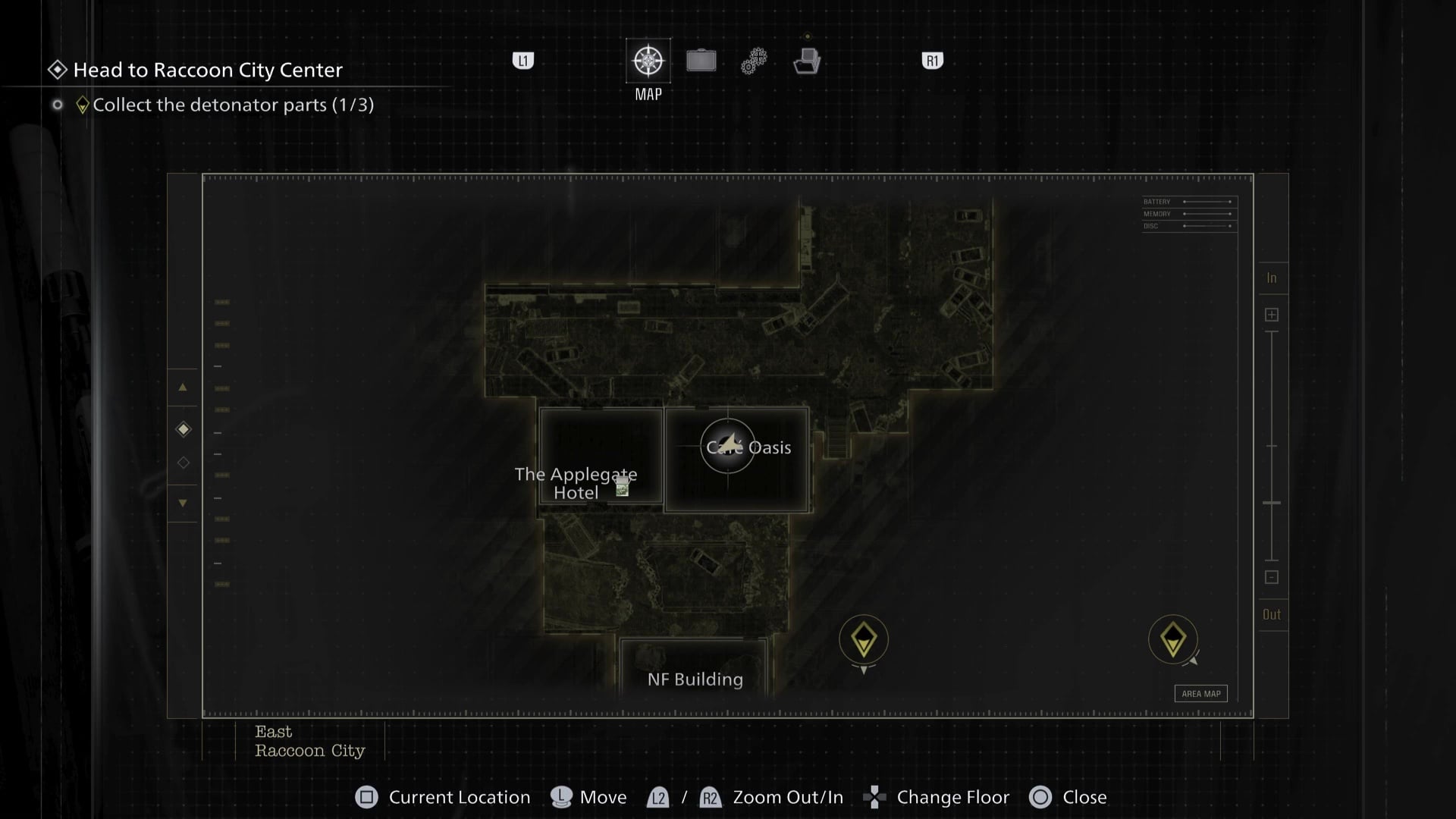The width and height of the screenshot is (1456, 819).
Task: Open the briefcase inventory tab
Action: tap(701, 61)
